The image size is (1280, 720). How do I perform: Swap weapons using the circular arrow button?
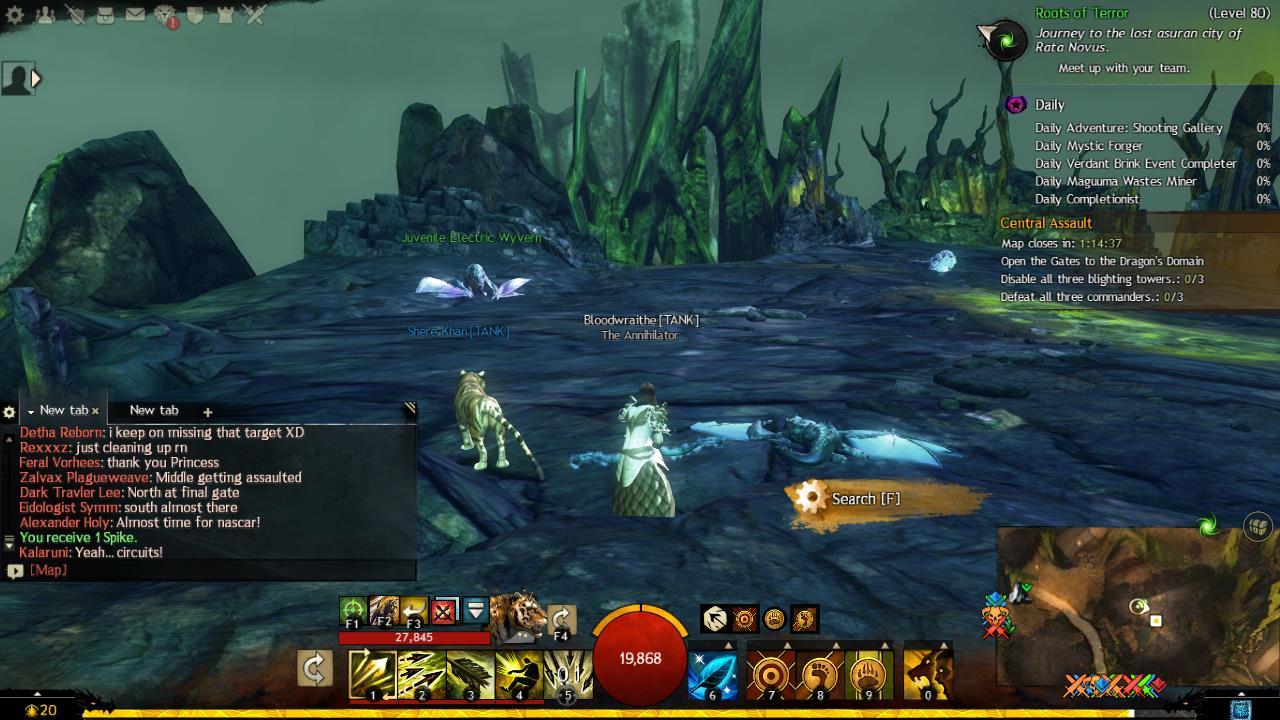point(314,669)
